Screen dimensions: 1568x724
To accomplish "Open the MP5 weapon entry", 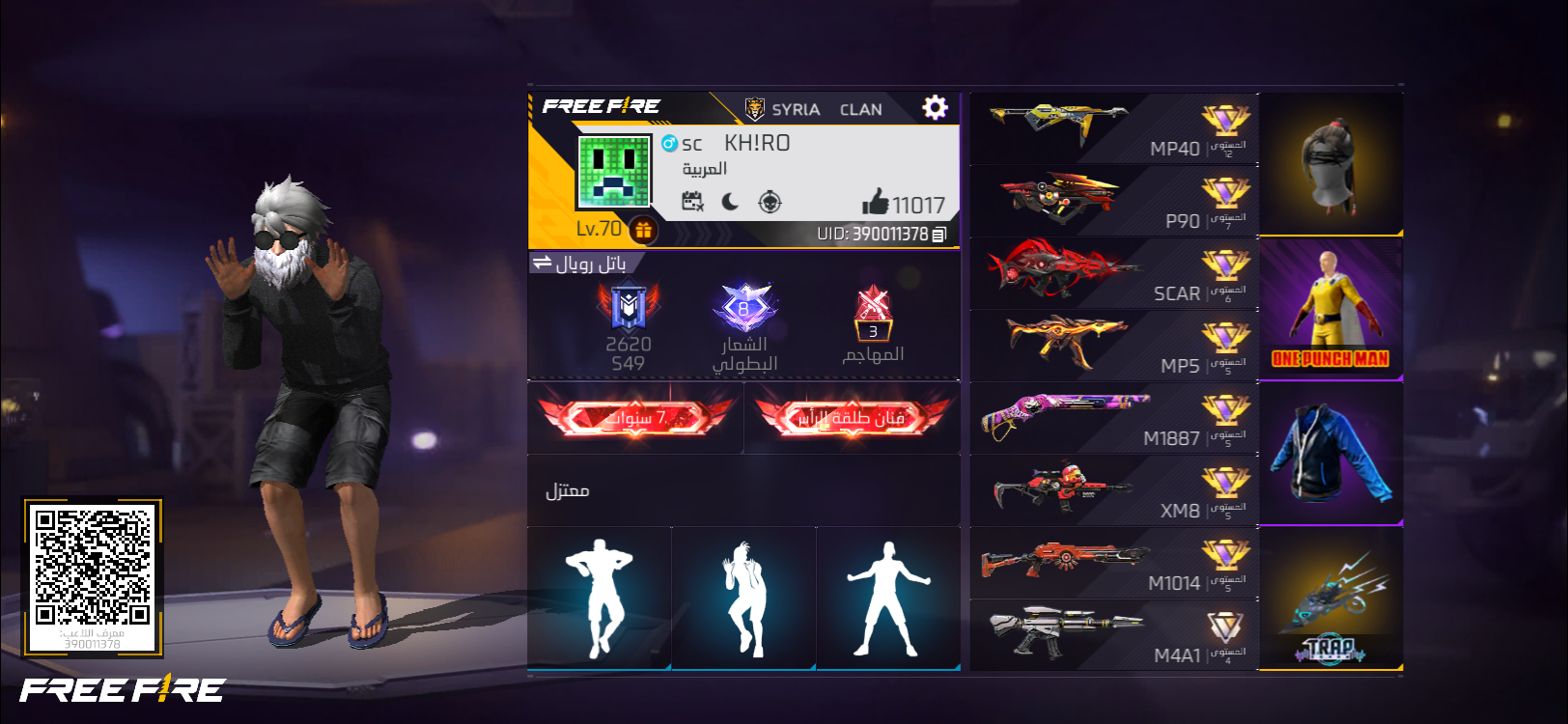I will pos(1113,346).
